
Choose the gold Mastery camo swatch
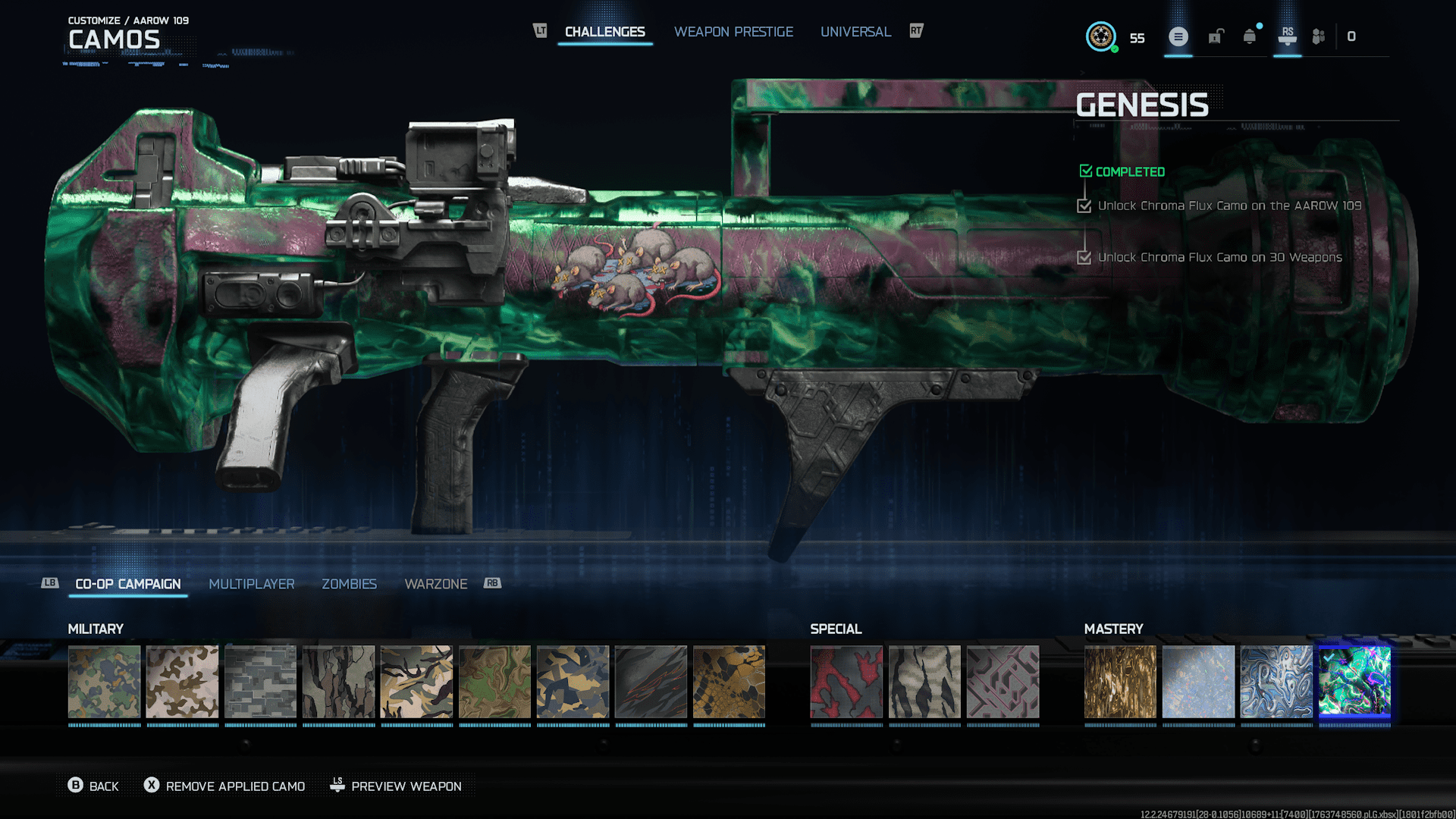click(x=1120, y=682)
